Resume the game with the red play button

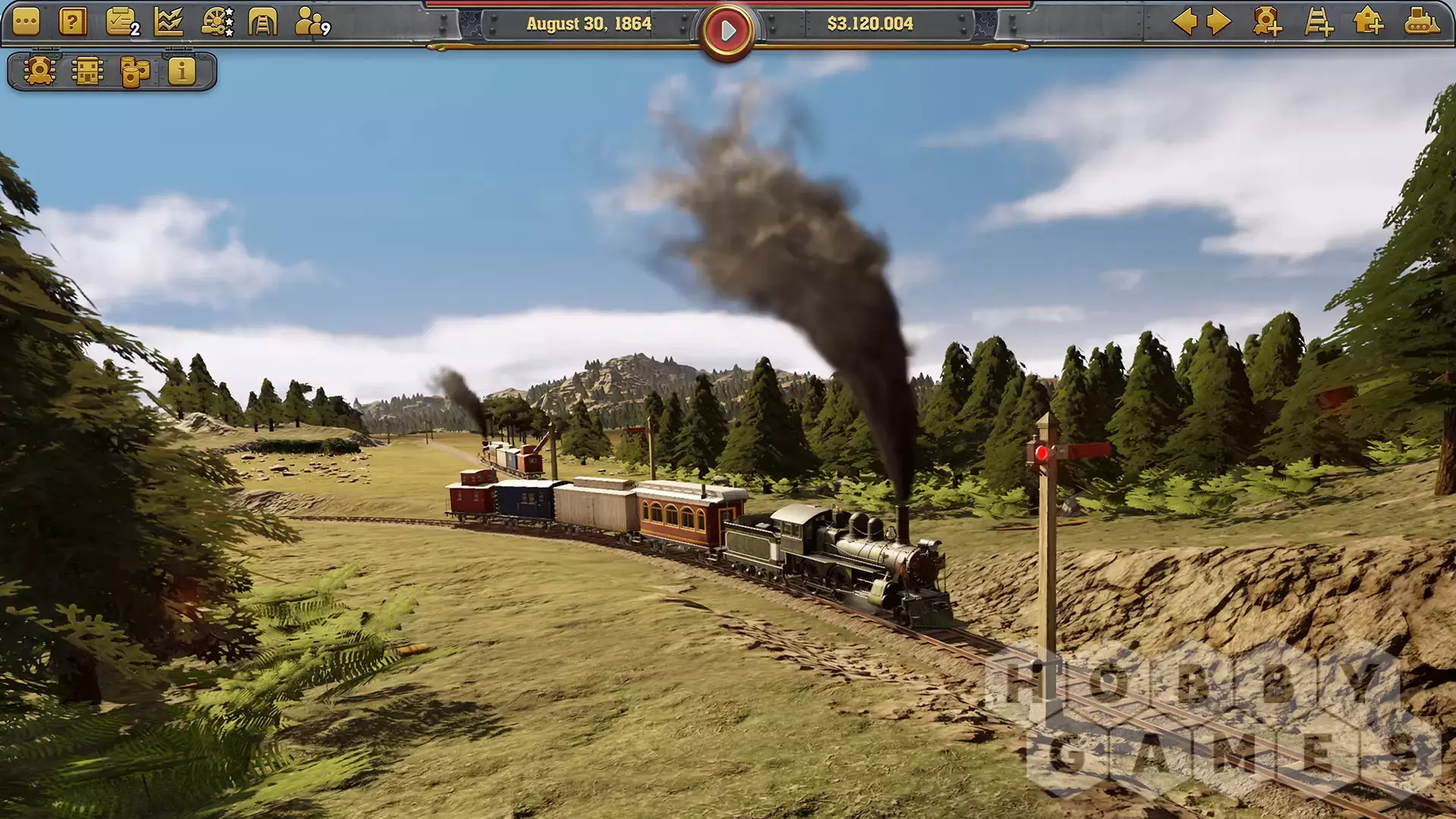tap(727, 31)
